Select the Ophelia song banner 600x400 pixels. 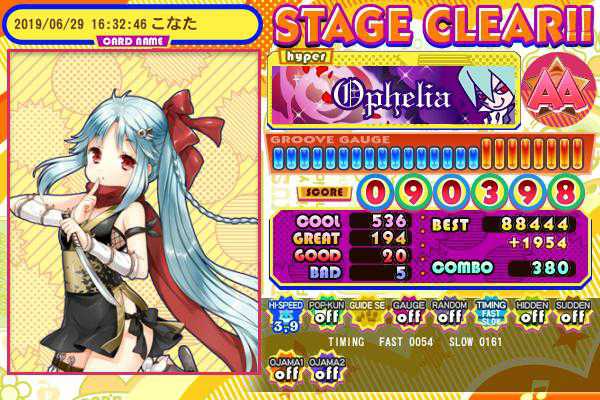396,93
